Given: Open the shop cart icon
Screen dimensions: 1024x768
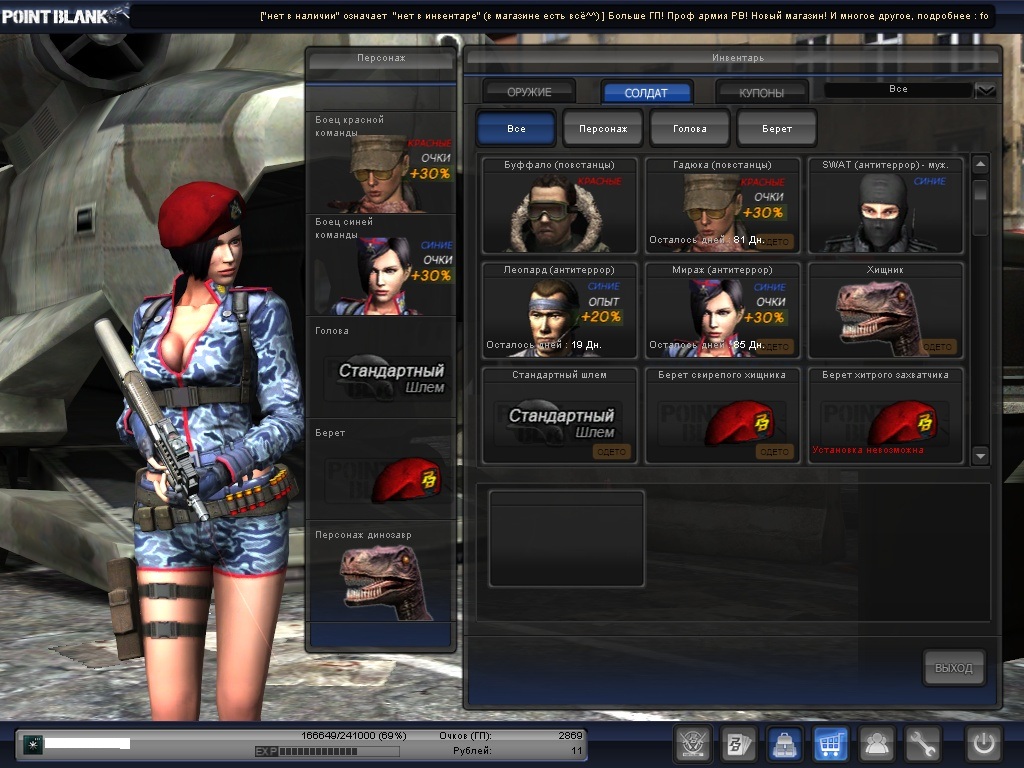Looking at the screenshot, I should (x=831, y=744).
